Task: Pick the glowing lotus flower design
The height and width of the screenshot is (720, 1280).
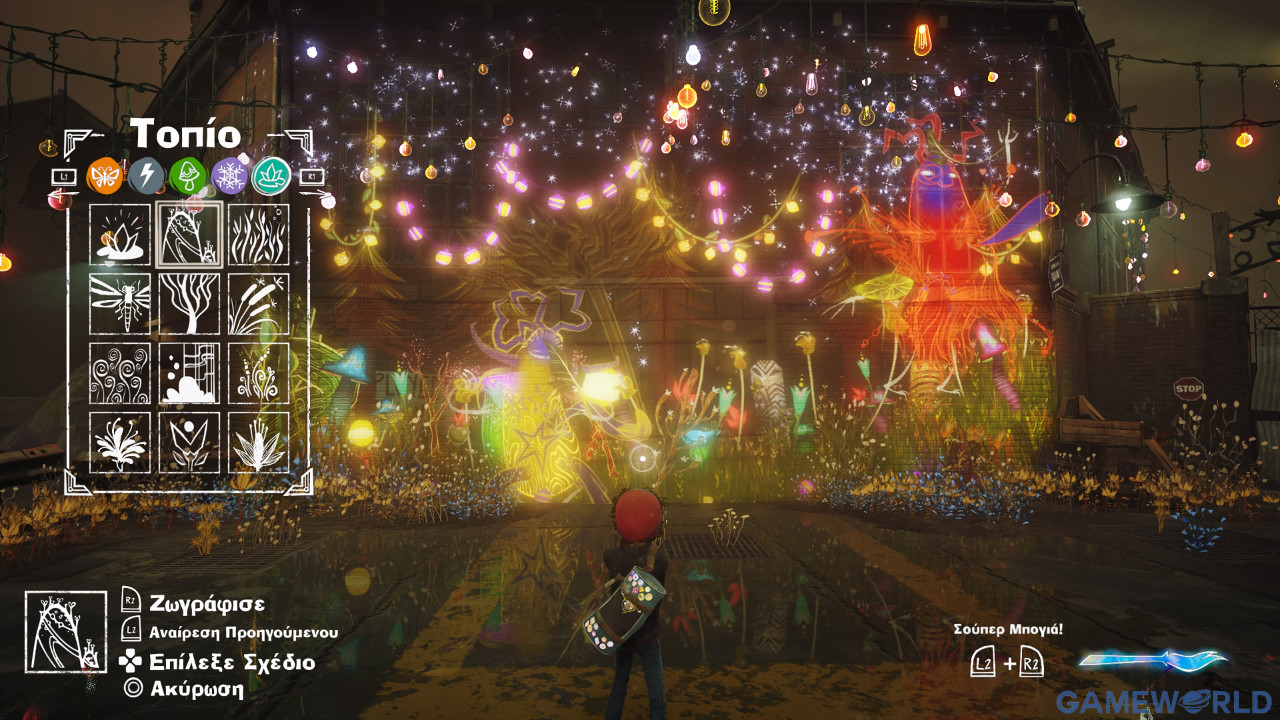Action: click(x=120, y=235)
